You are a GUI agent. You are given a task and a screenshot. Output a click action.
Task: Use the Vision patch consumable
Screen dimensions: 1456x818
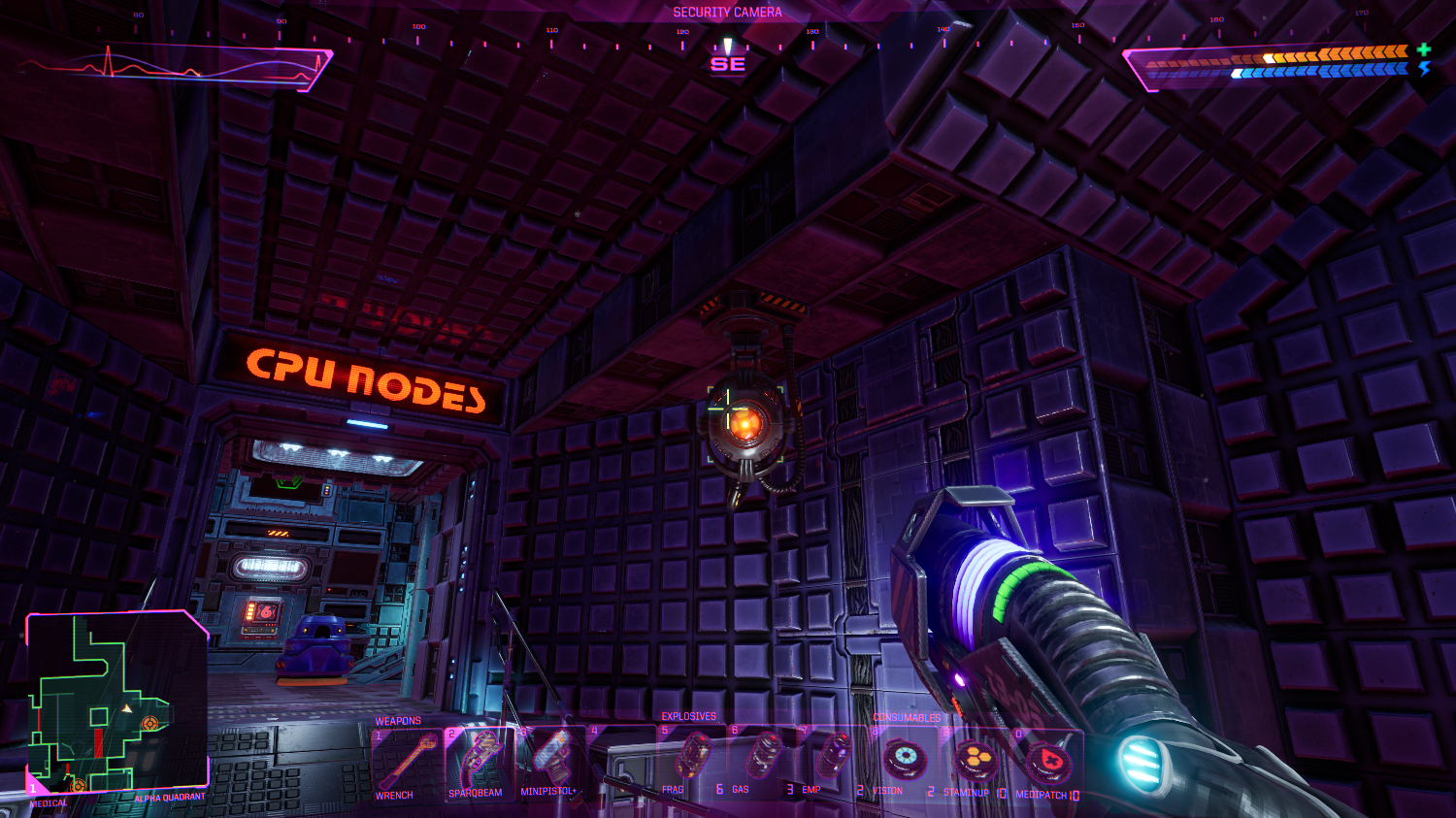904,760
